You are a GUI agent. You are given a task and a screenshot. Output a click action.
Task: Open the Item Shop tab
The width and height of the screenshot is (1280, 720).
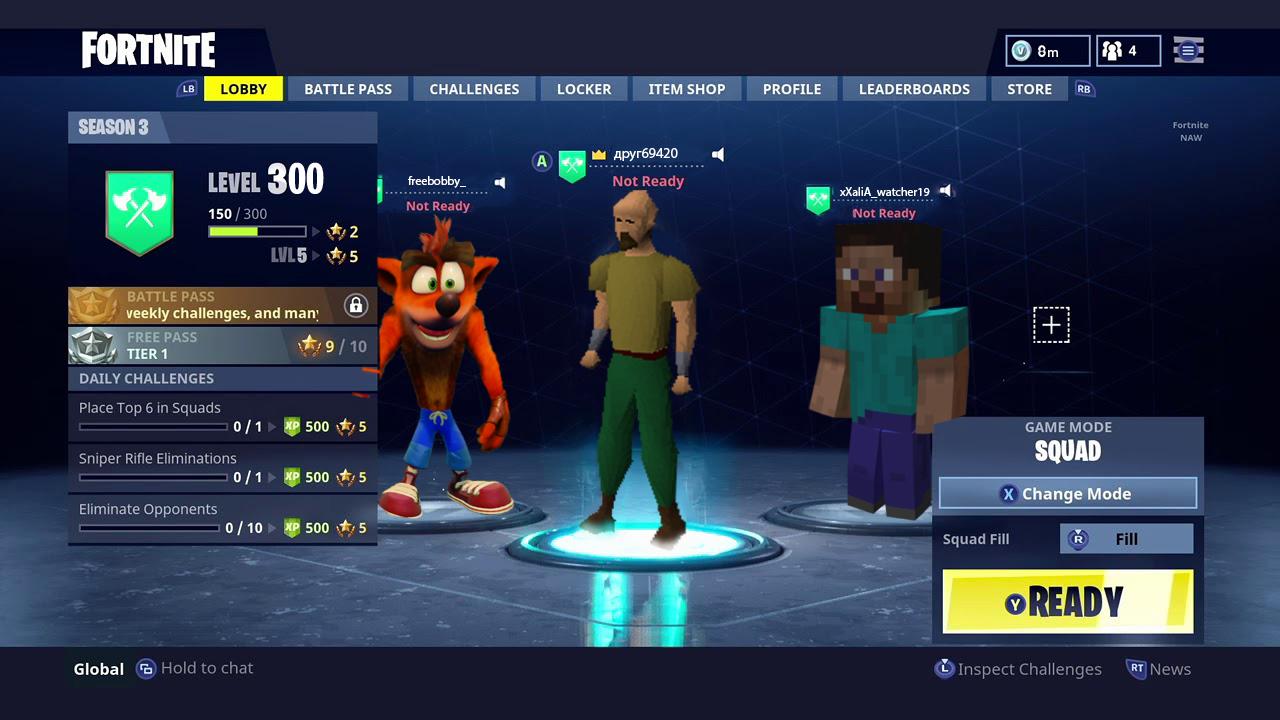click(x=687, y=88)
